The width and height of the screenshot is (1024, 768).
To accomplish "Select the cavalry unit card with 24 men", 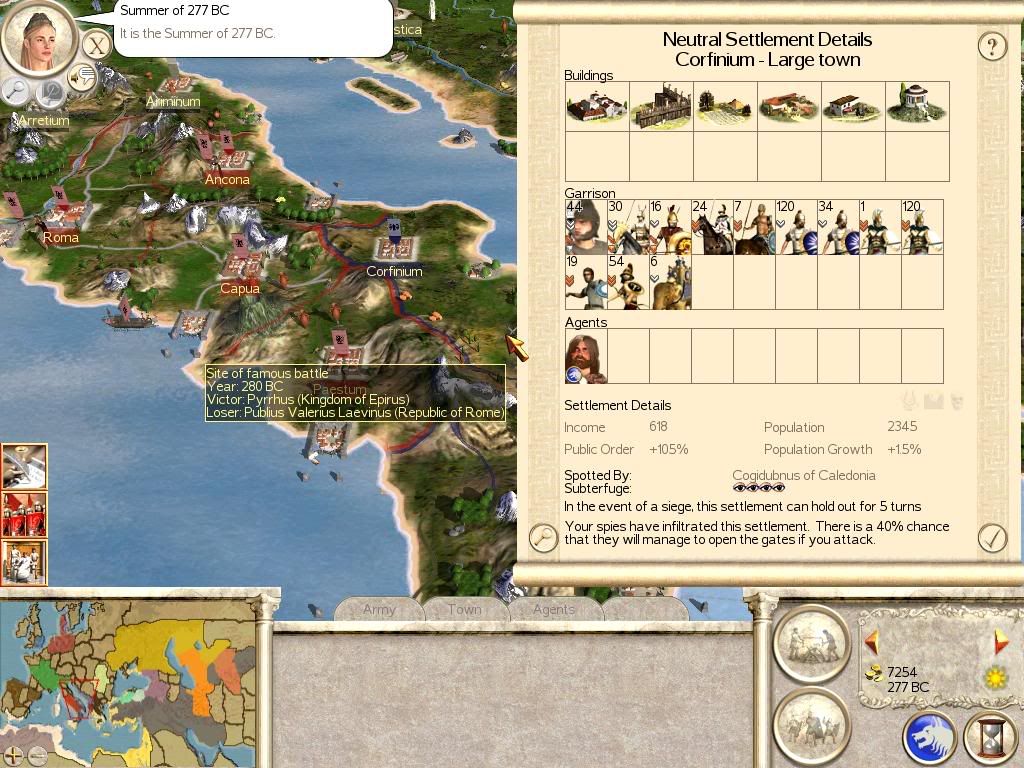I will tap(712, 227).
